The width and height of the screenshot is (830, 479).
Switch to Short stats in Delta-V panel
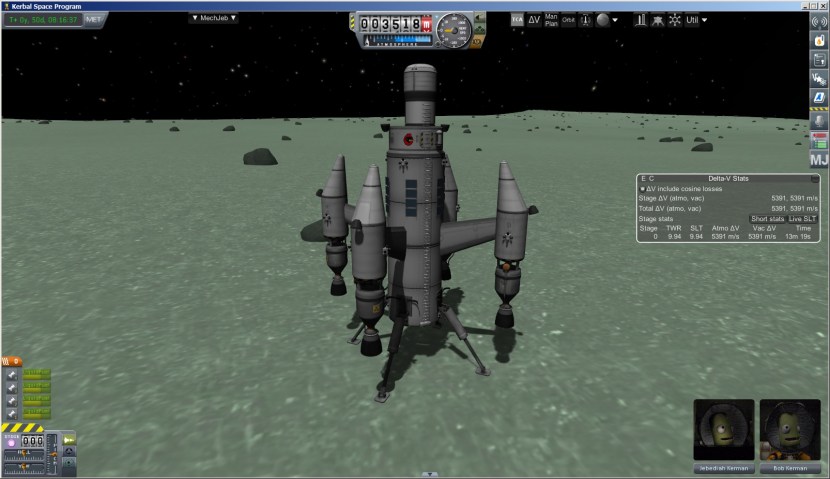click(767, 218)
